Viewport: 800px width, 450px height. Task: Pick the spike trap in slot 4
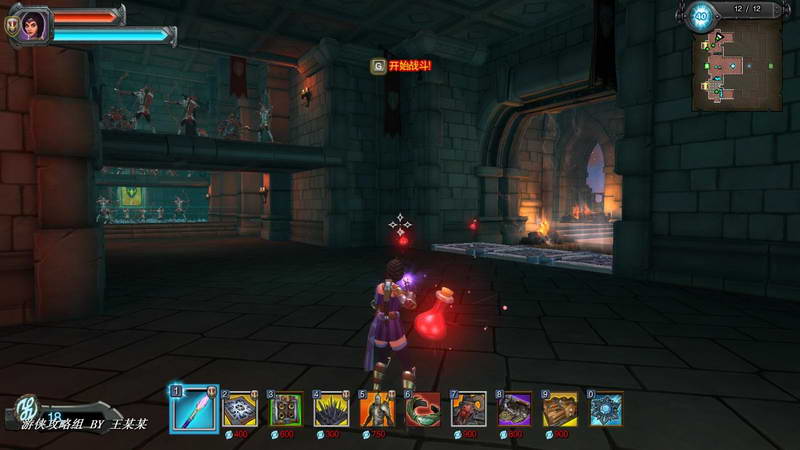click(331, 409)
